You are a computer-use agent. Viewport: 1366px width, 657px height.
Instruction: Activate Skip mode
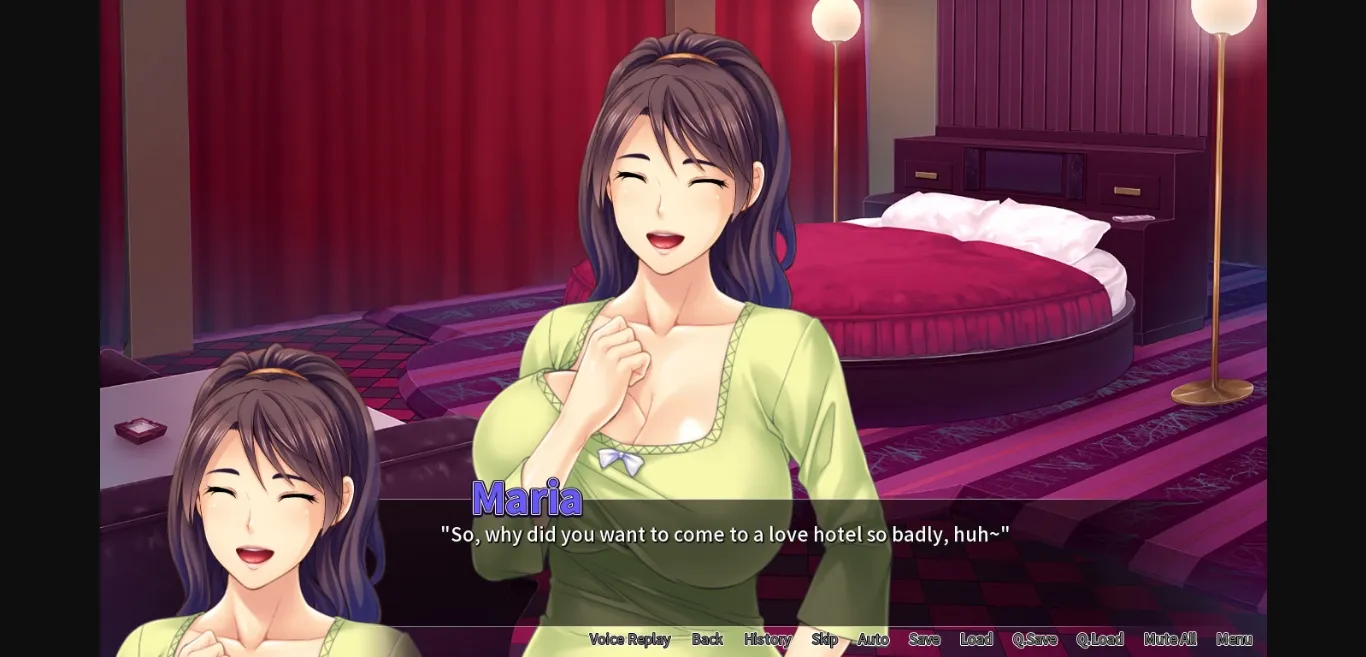coord(824,639)
